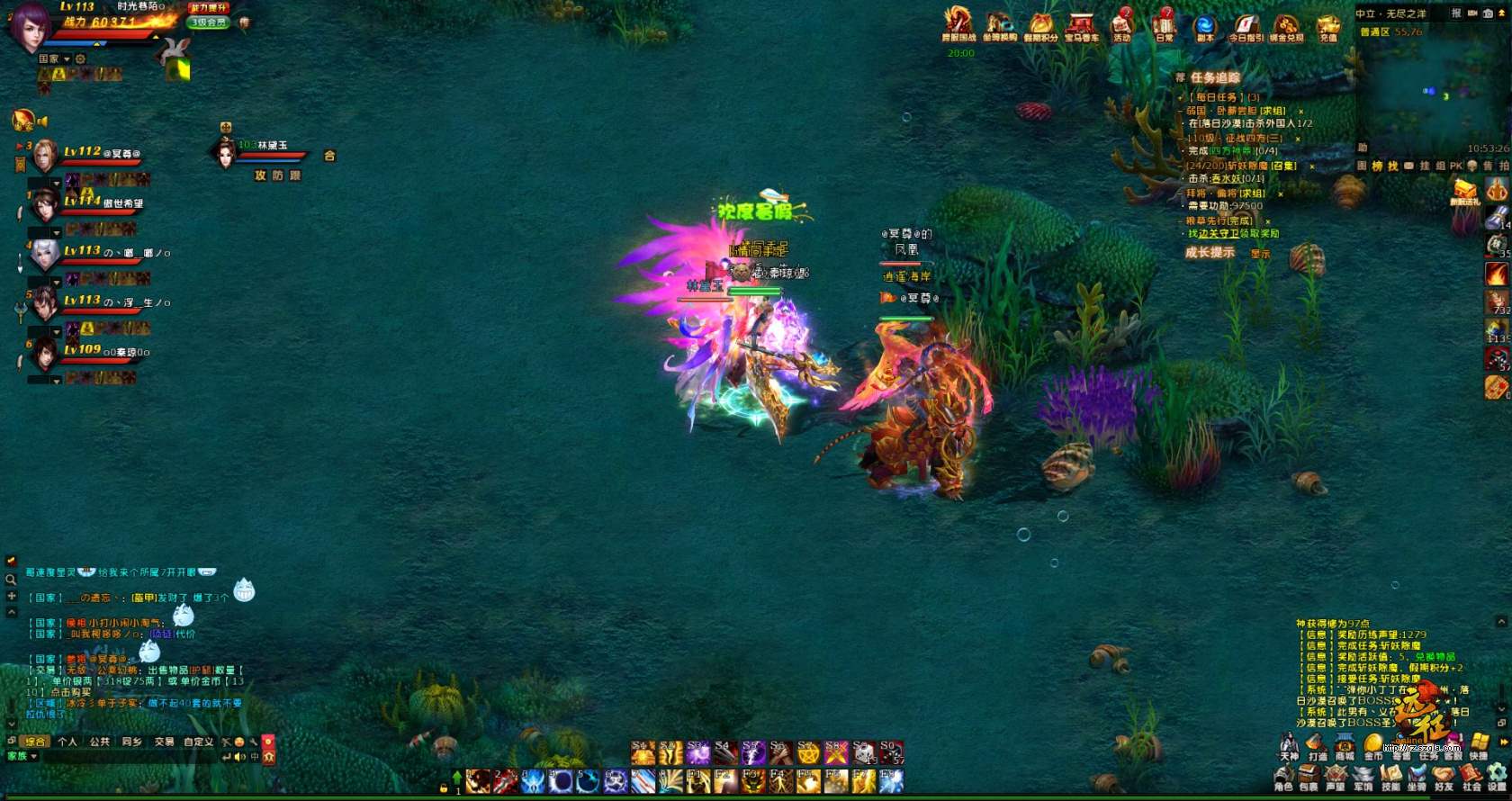Switch chat to the 交易 trade tab
Screen dimensions: 1512x801
(164, 742)
